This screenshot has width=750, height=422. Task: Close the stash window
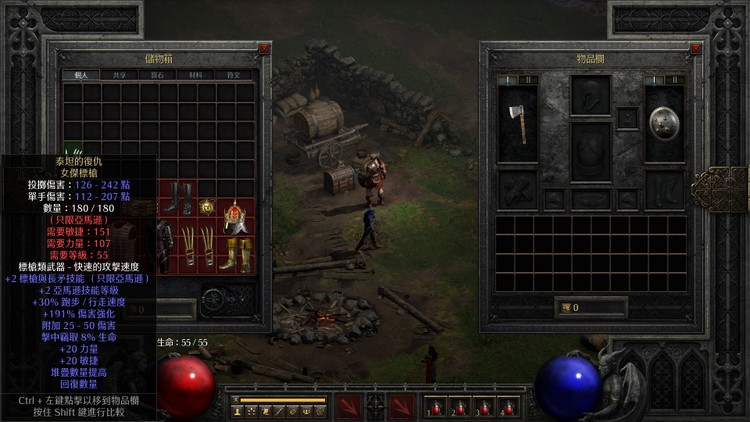pos(264,48)
